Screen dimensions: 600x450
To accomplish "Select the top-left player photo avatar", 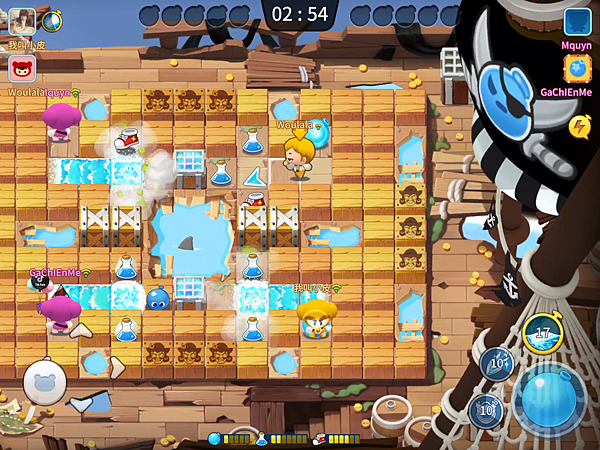I will [22, 20].
